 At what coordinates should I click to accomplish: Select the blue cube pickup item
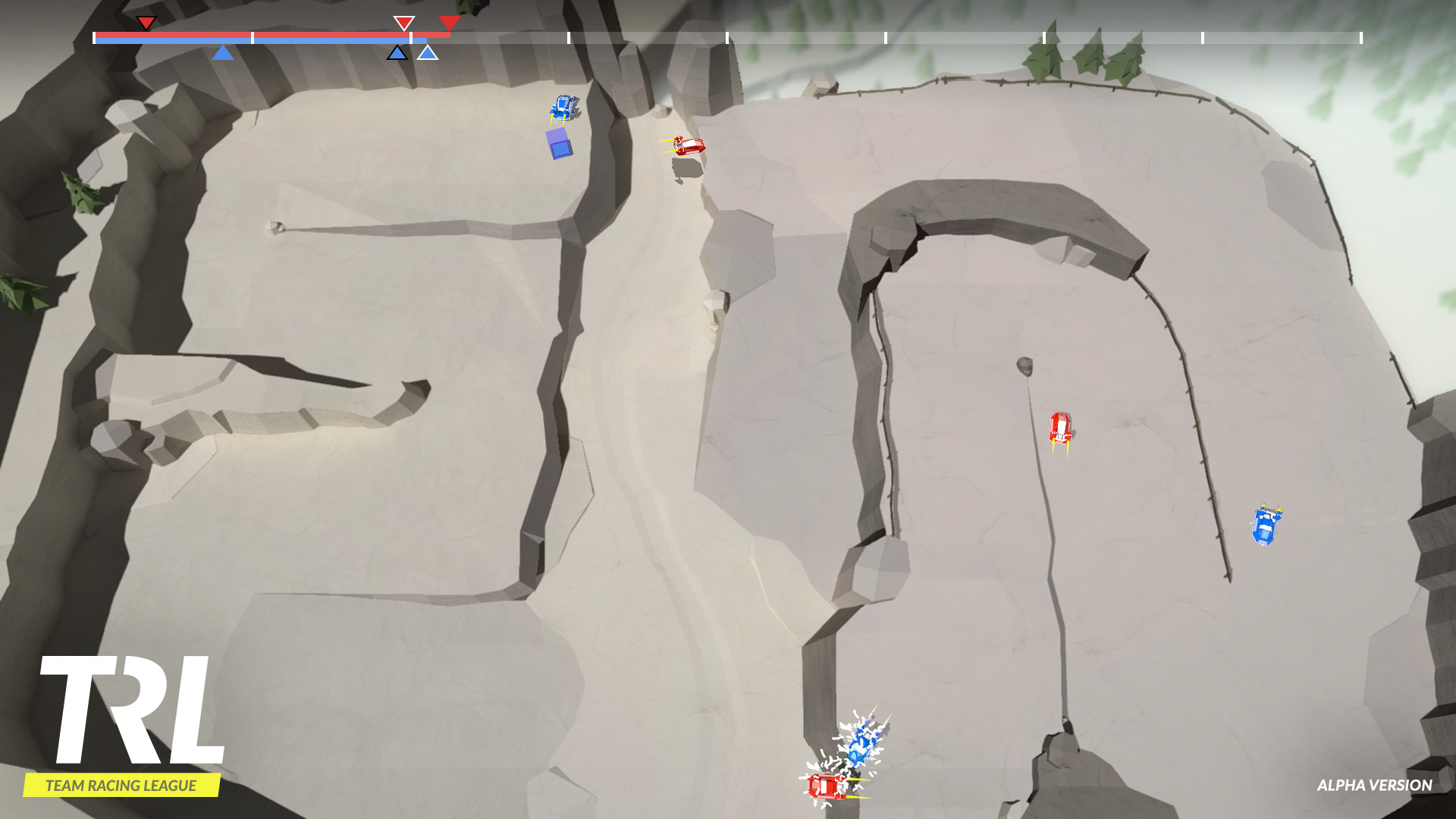click(558, 143)
